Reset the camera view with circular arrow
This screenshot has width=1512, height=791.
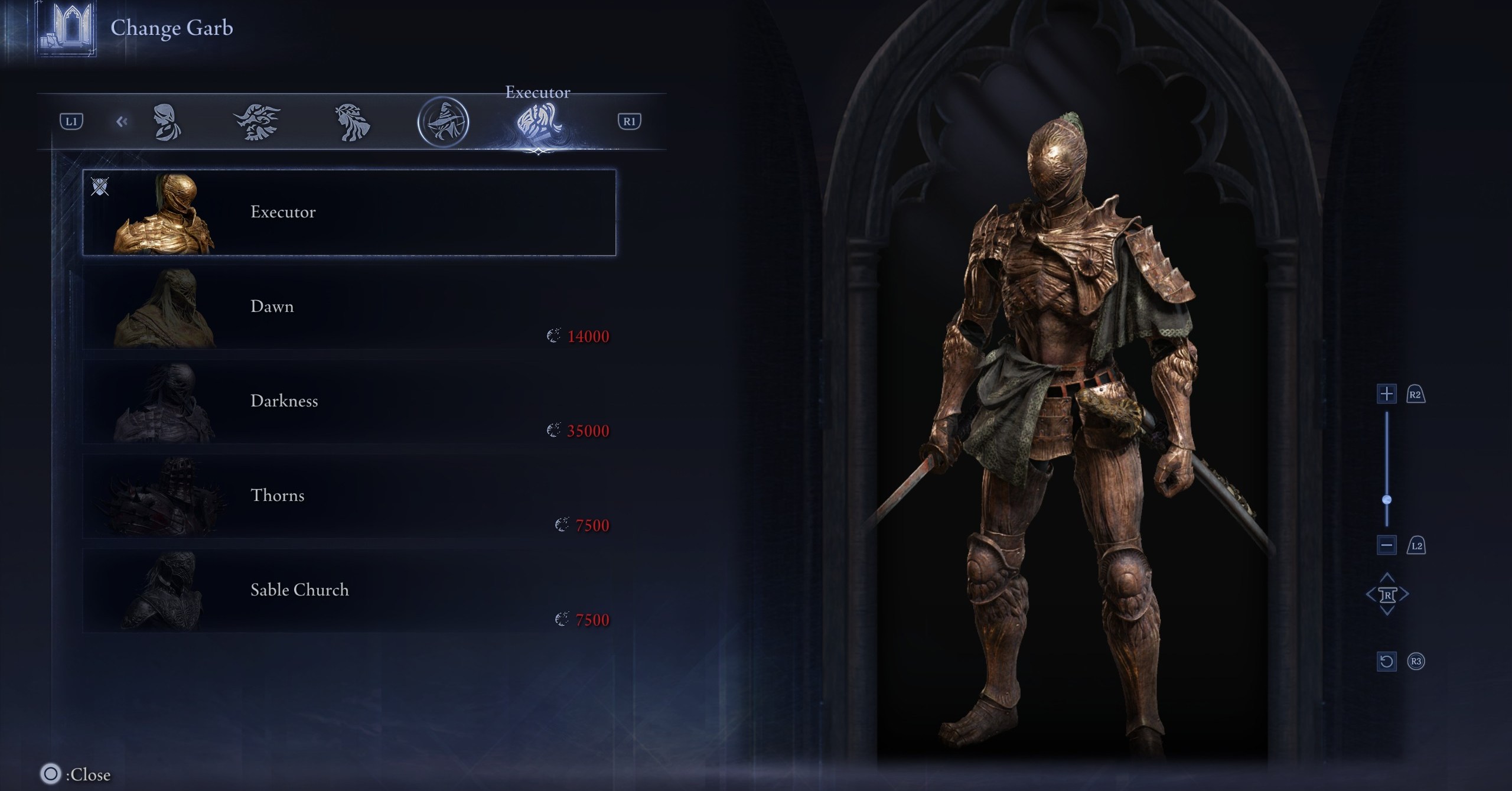click(x=1386, y=661)
